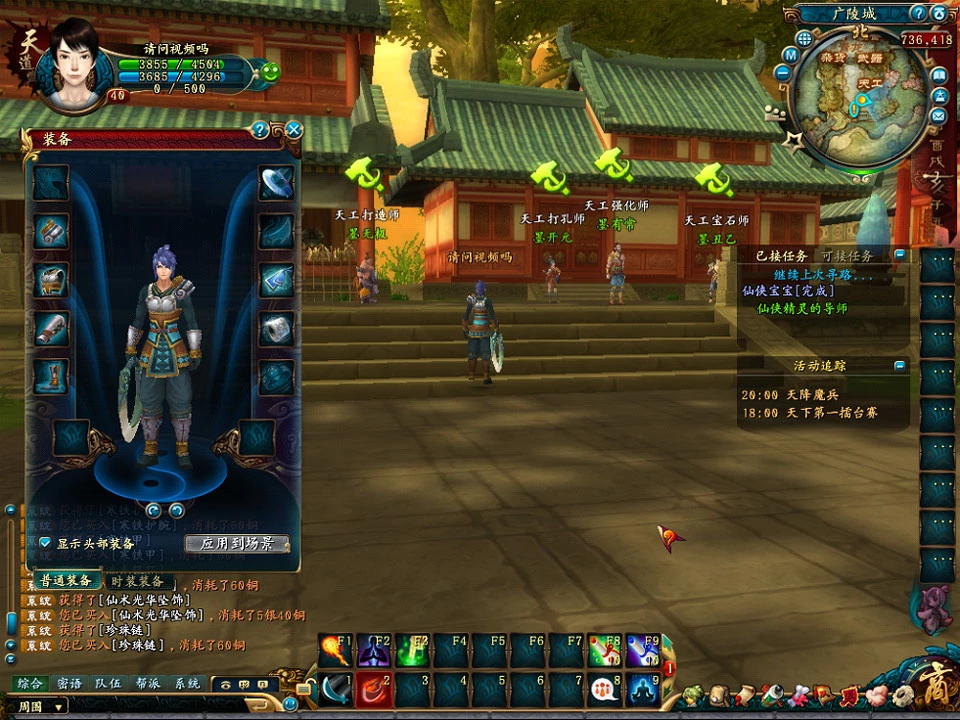The image size is (960, 720).
Task: Click the 应用到场景 button
Action: [x=237, y=544]
